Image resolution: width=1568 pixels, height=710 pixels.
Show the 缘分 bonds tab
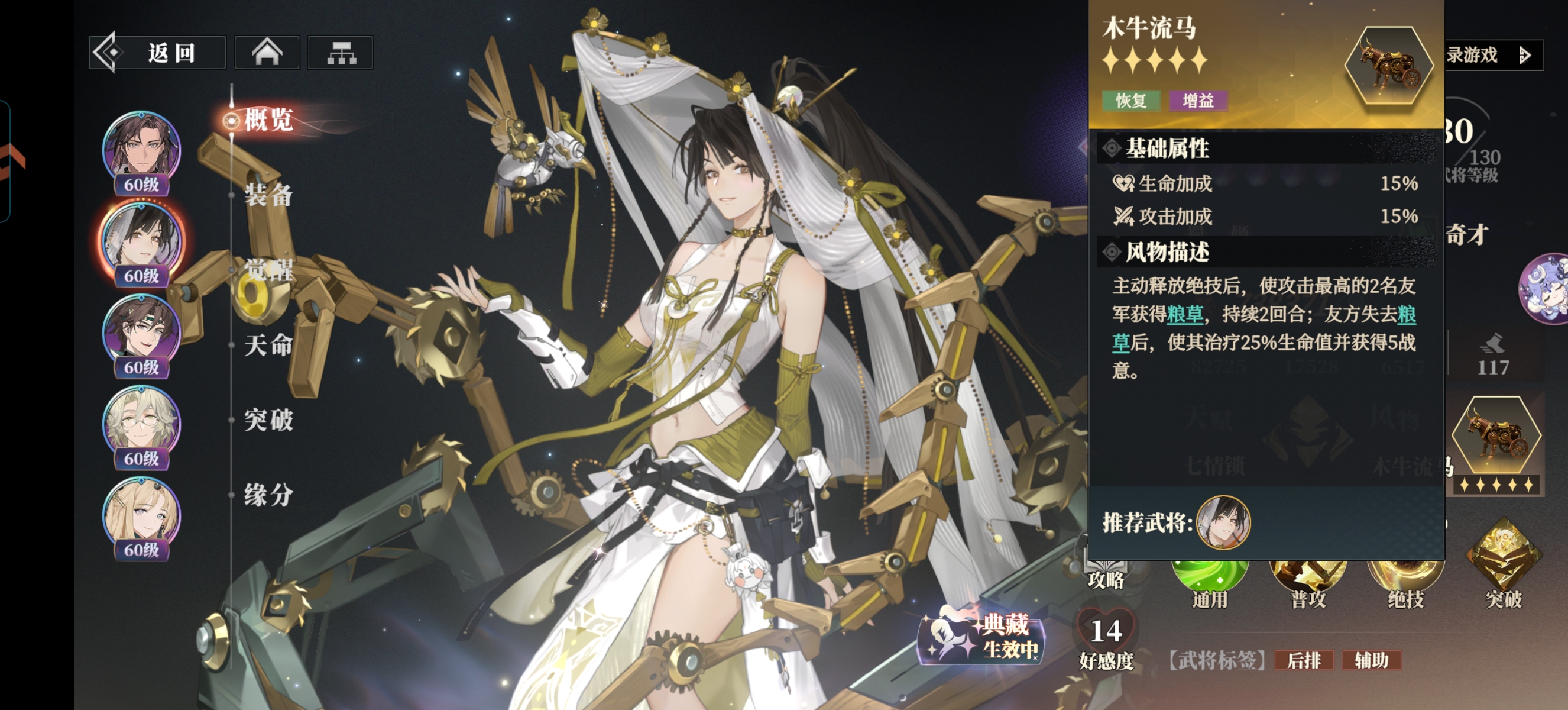[x=268, y=495]
